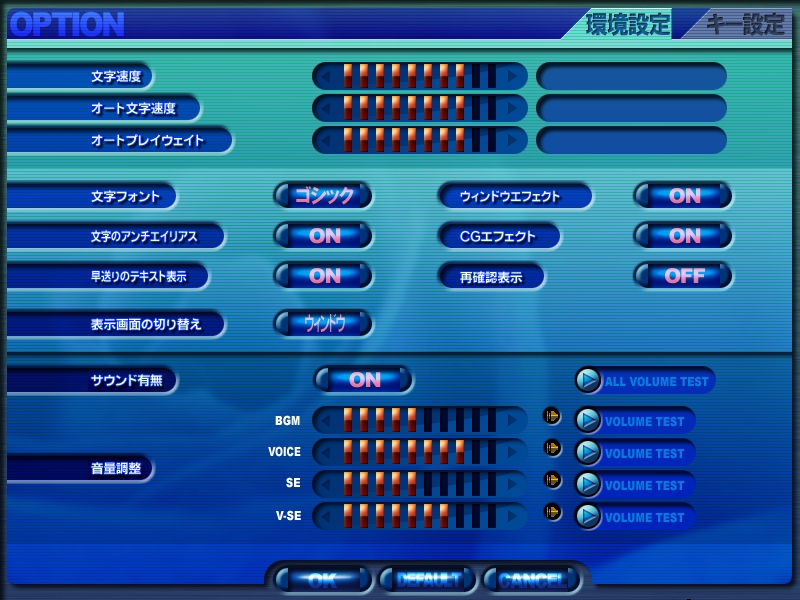Play the ALL VOLUME TEST
The image size is (800, 600).
[x=645, y=381]
